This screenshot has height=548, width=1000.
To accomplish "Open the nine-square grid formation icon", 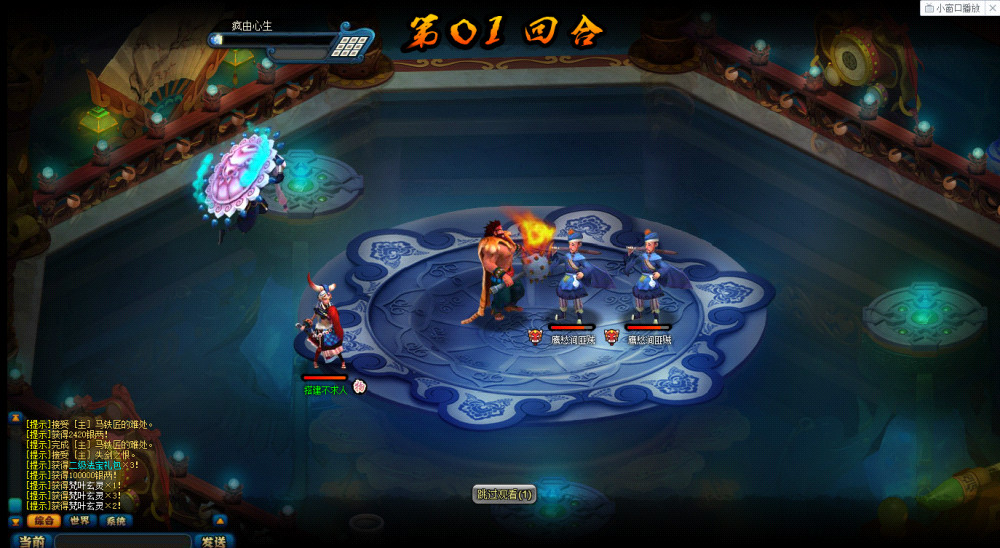I will pos(349,45).
